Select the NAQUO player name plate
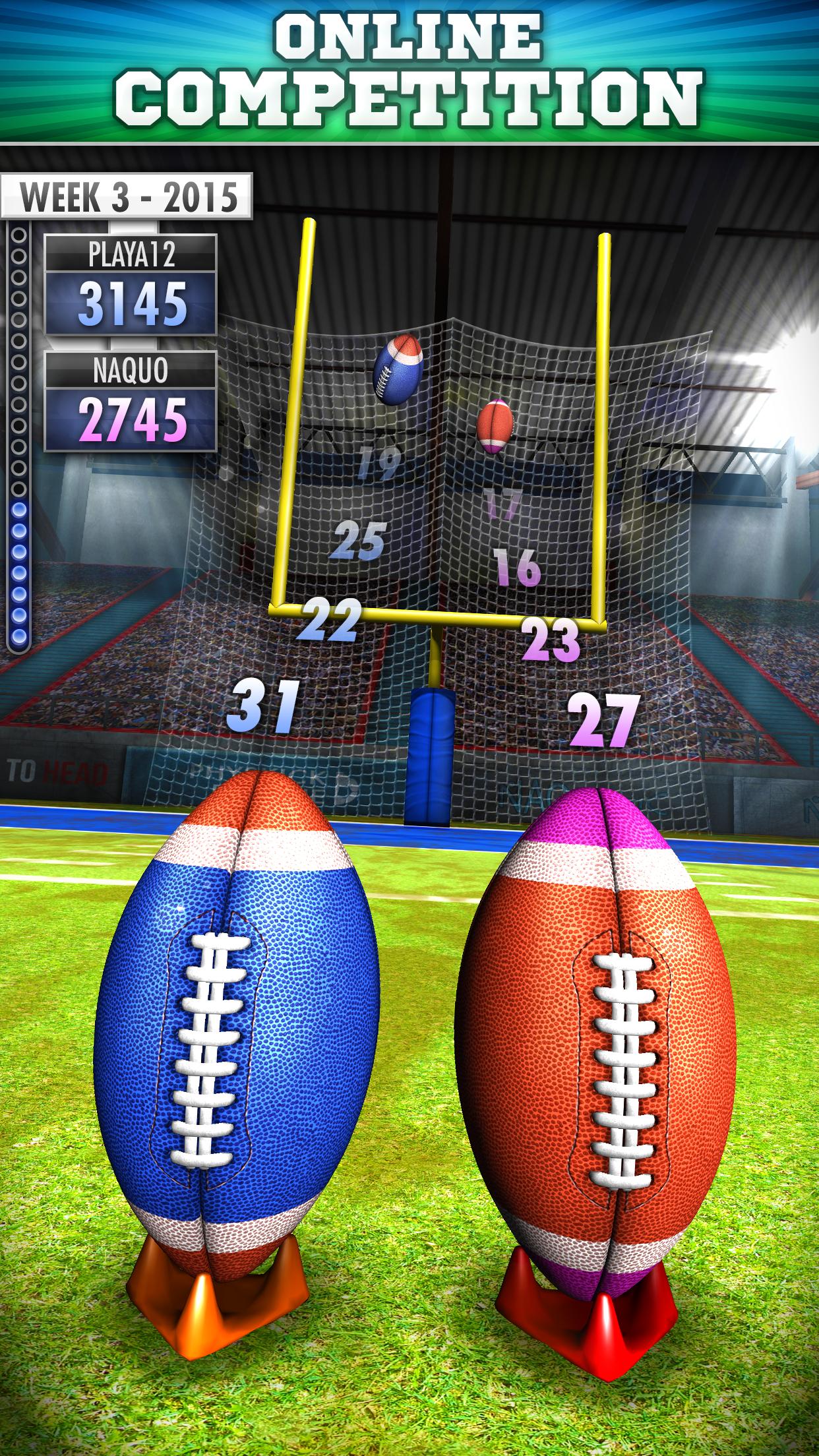The image size is (819, 1456). (131, 371)
